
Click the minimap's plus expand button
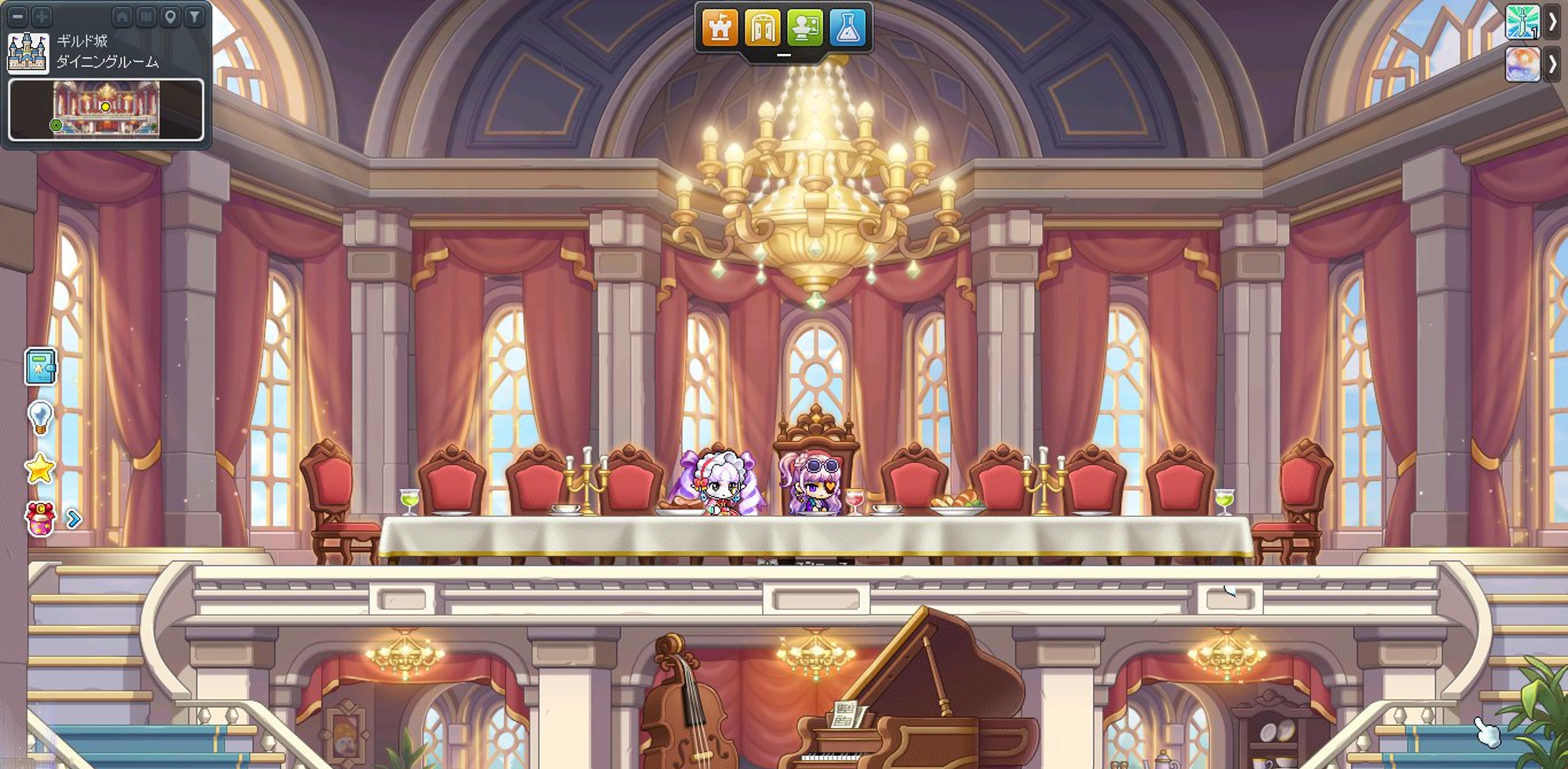(42, 16)
